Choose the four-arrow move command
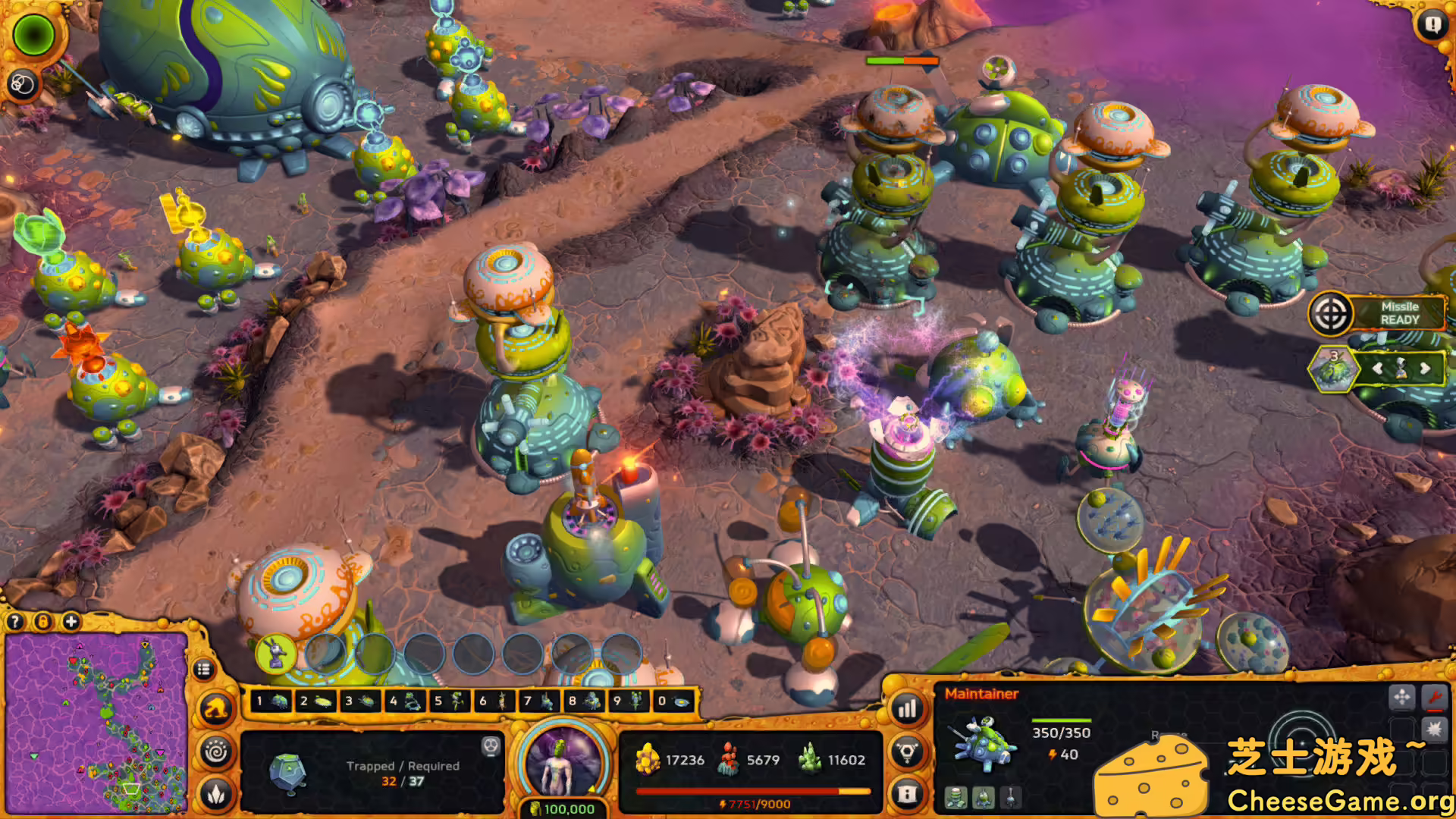Screen dimensions: 1456x819 [1401, 696]
